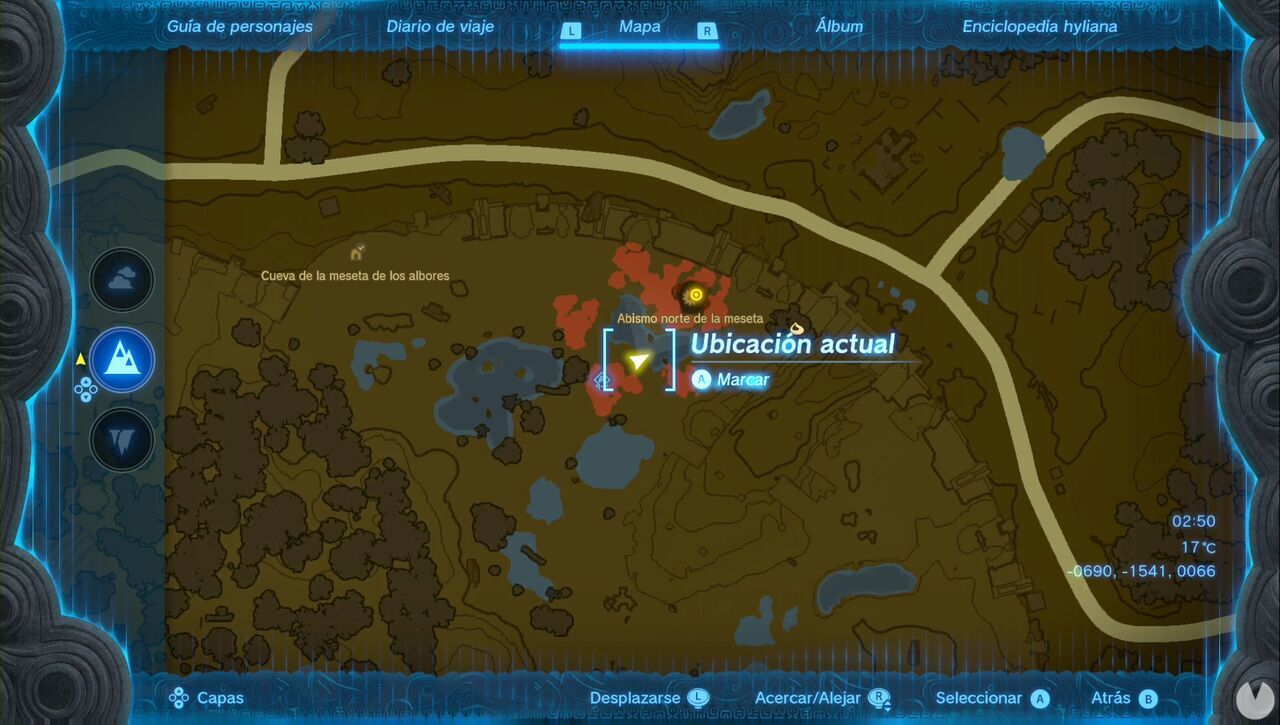Click the shrine marker inside the selection brackets

pos(601,380)
